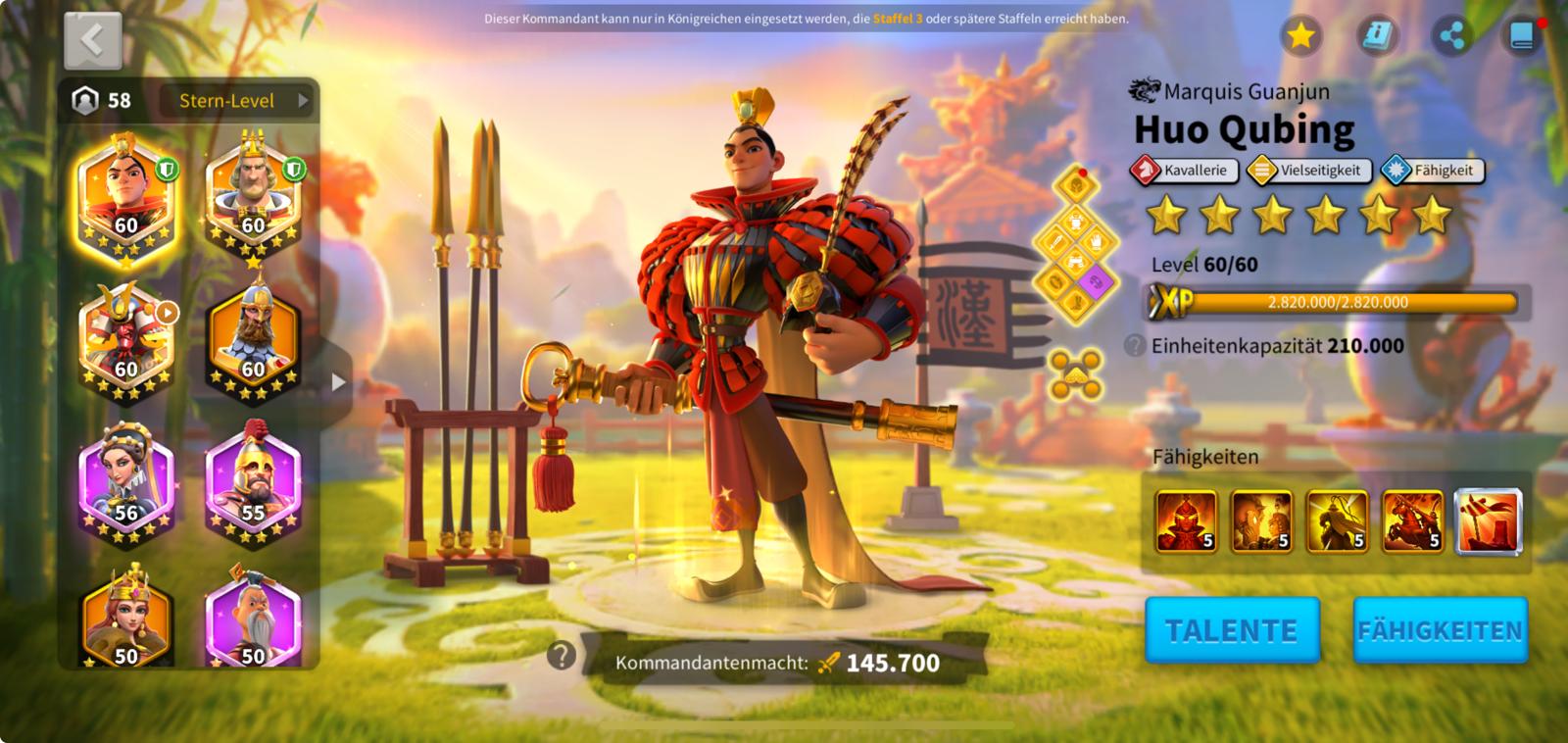
Task: Select the Kavallerie specialty tag
Action: point(1184,171)
